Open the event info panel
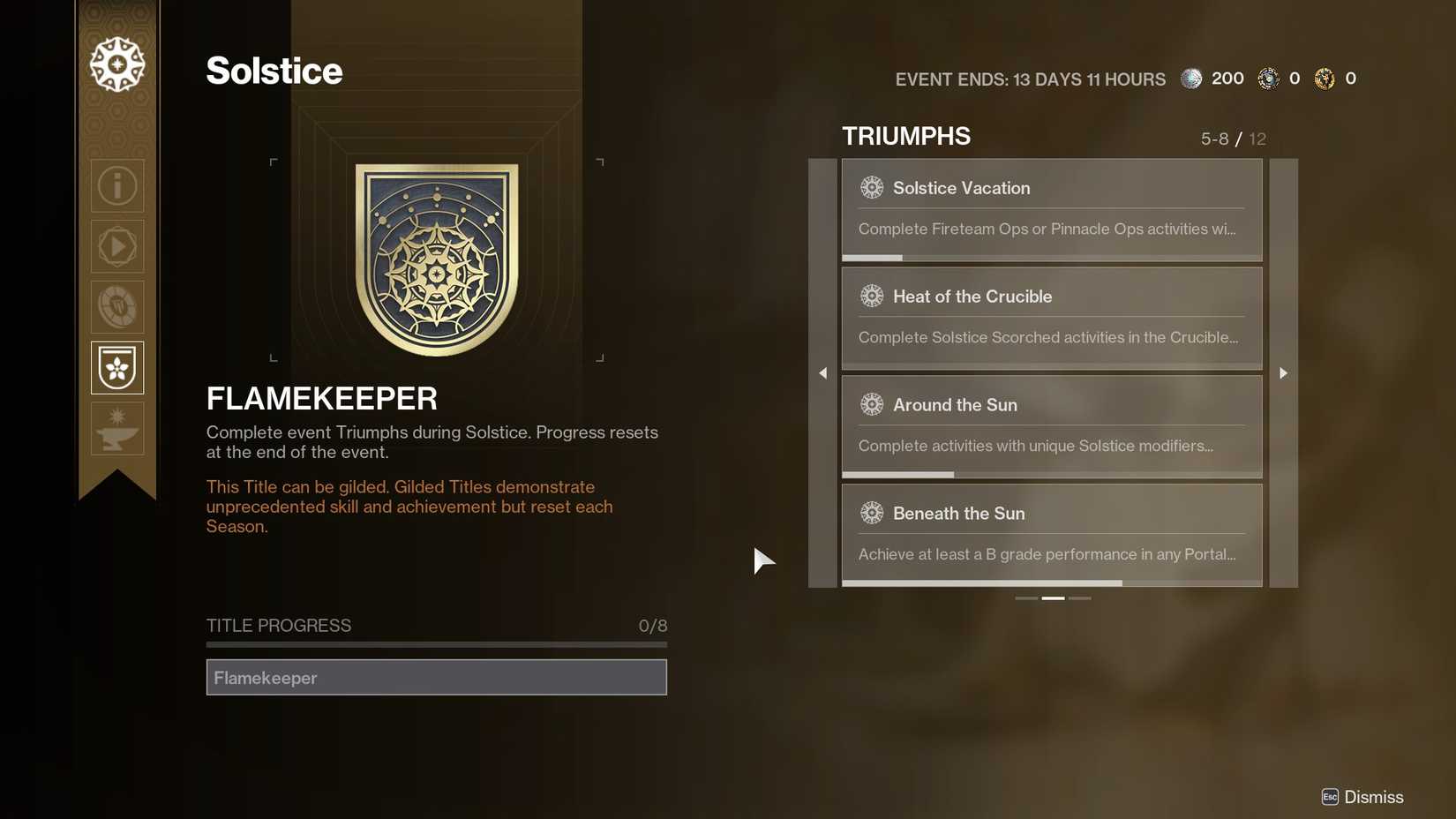The image size is (1456, 819). click(x=116, y=185)
